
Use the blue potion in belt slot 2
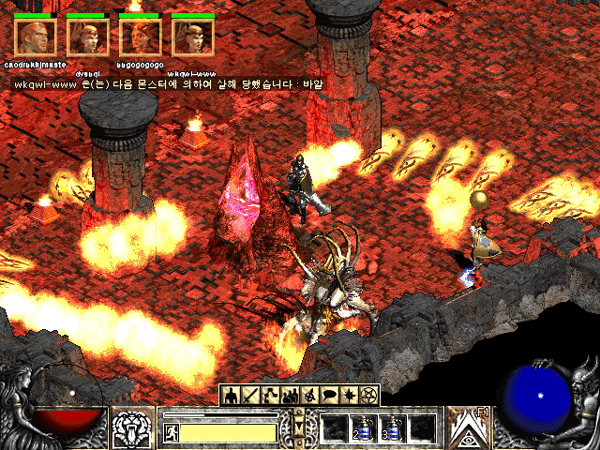pyautogui.click(x=363, y=429)
